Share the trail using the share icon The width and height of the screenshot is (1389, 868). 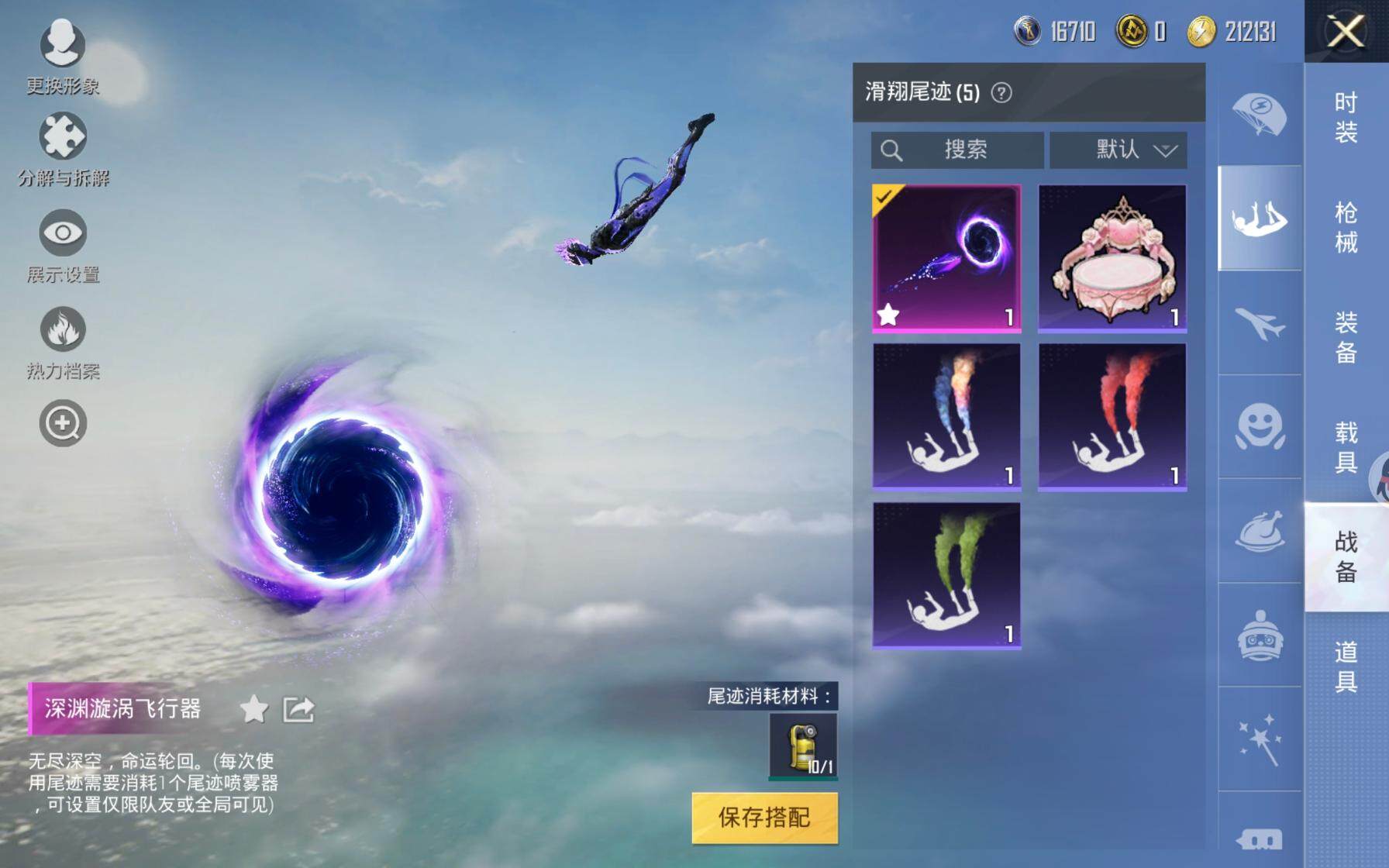coord(298,708)
